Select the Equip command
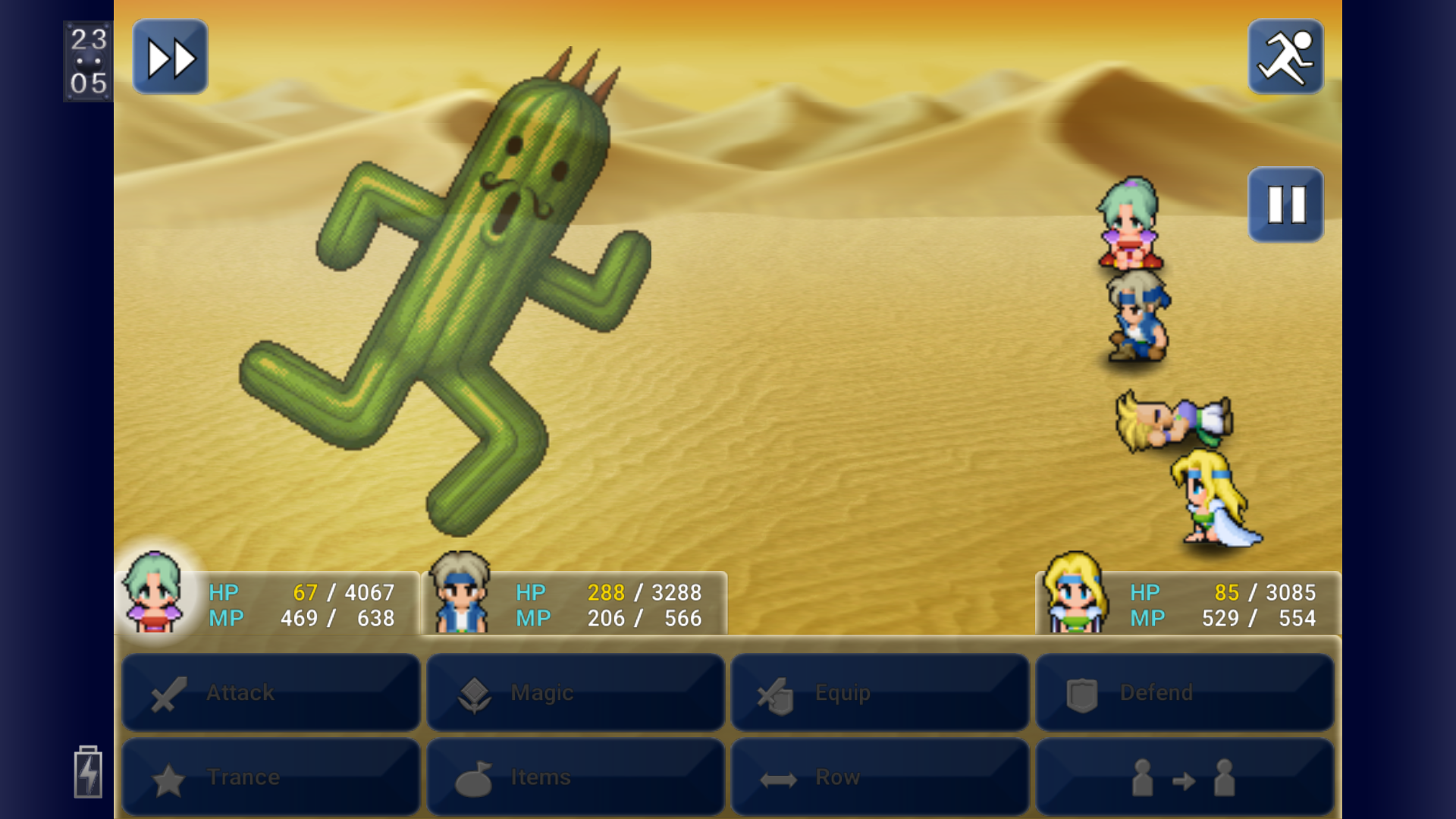 (x=880, y=692)
